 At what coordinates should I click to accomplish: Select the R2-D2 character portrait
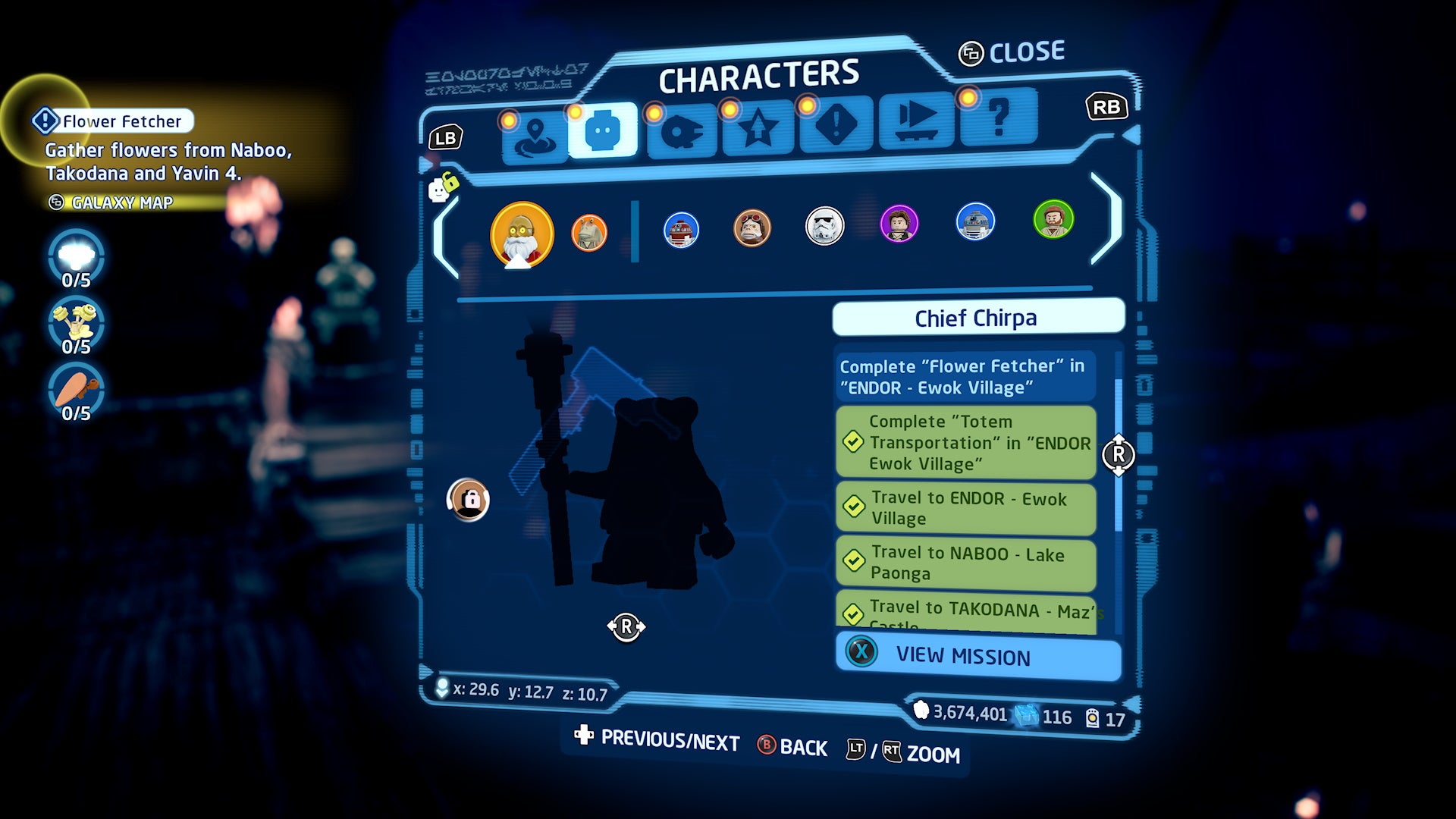point(975,223)
